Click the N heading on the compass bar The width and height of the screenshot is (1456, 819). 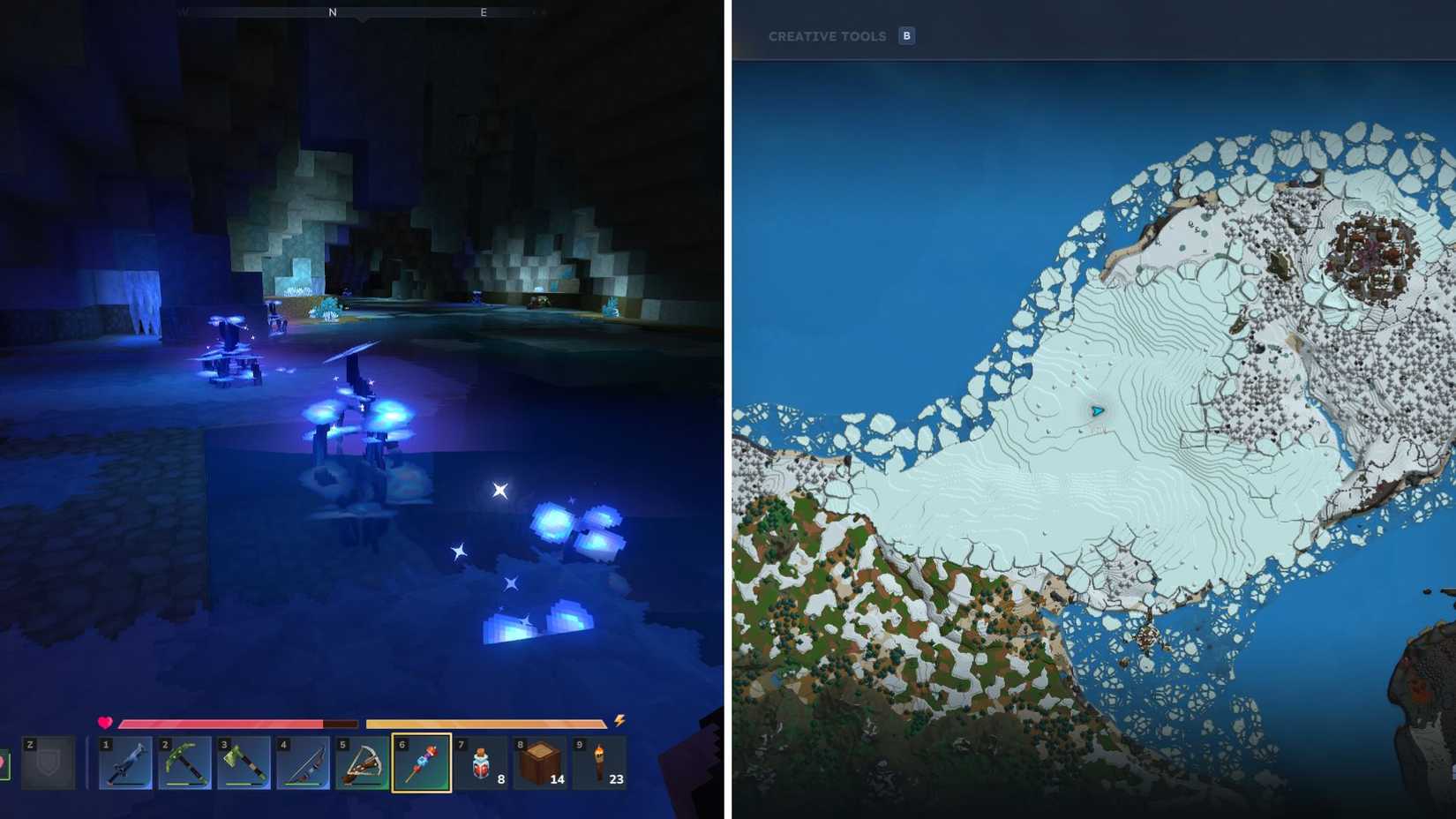[x=333, y=13]
